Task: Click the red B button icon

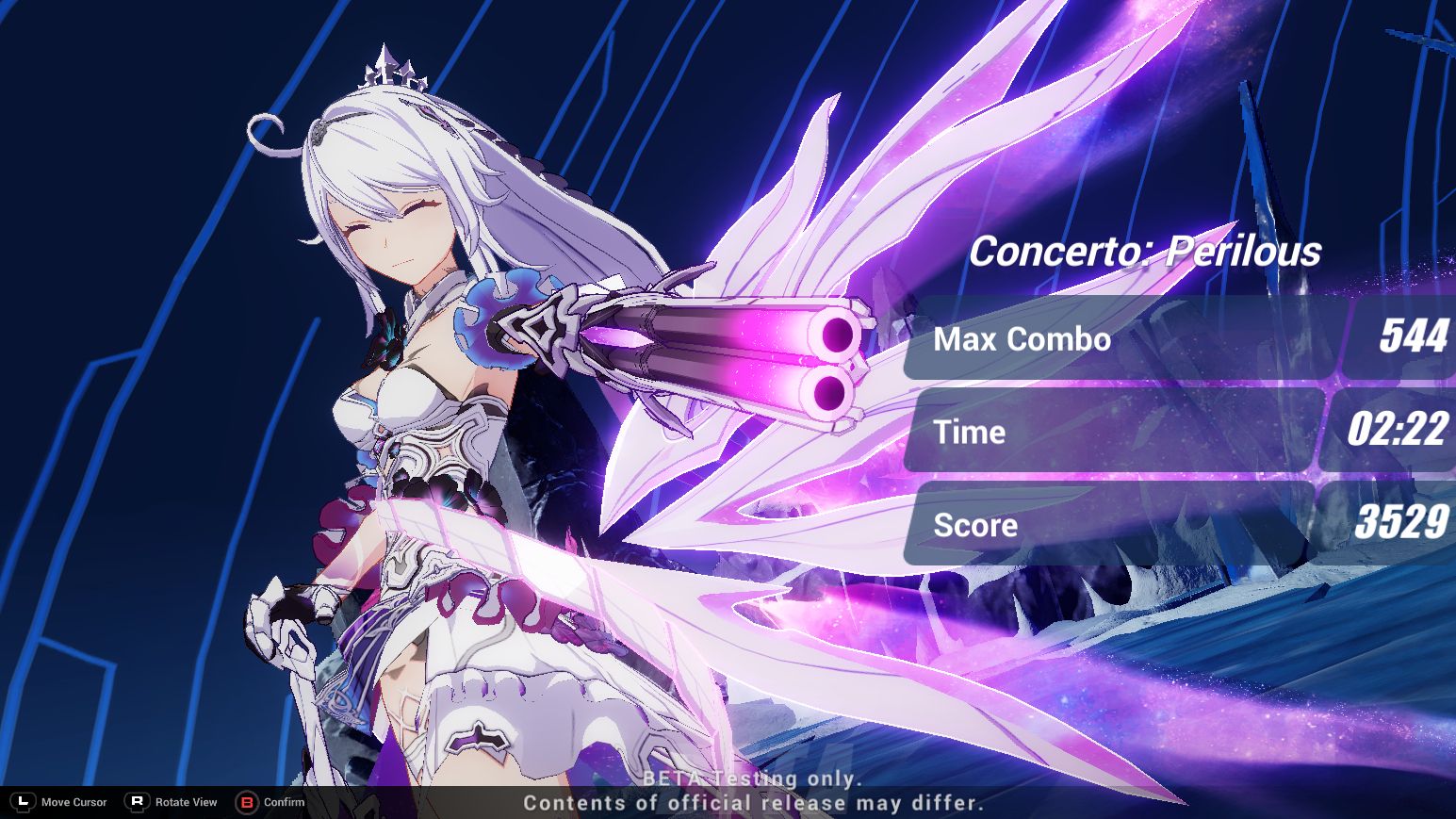Action: click(246, 803)
